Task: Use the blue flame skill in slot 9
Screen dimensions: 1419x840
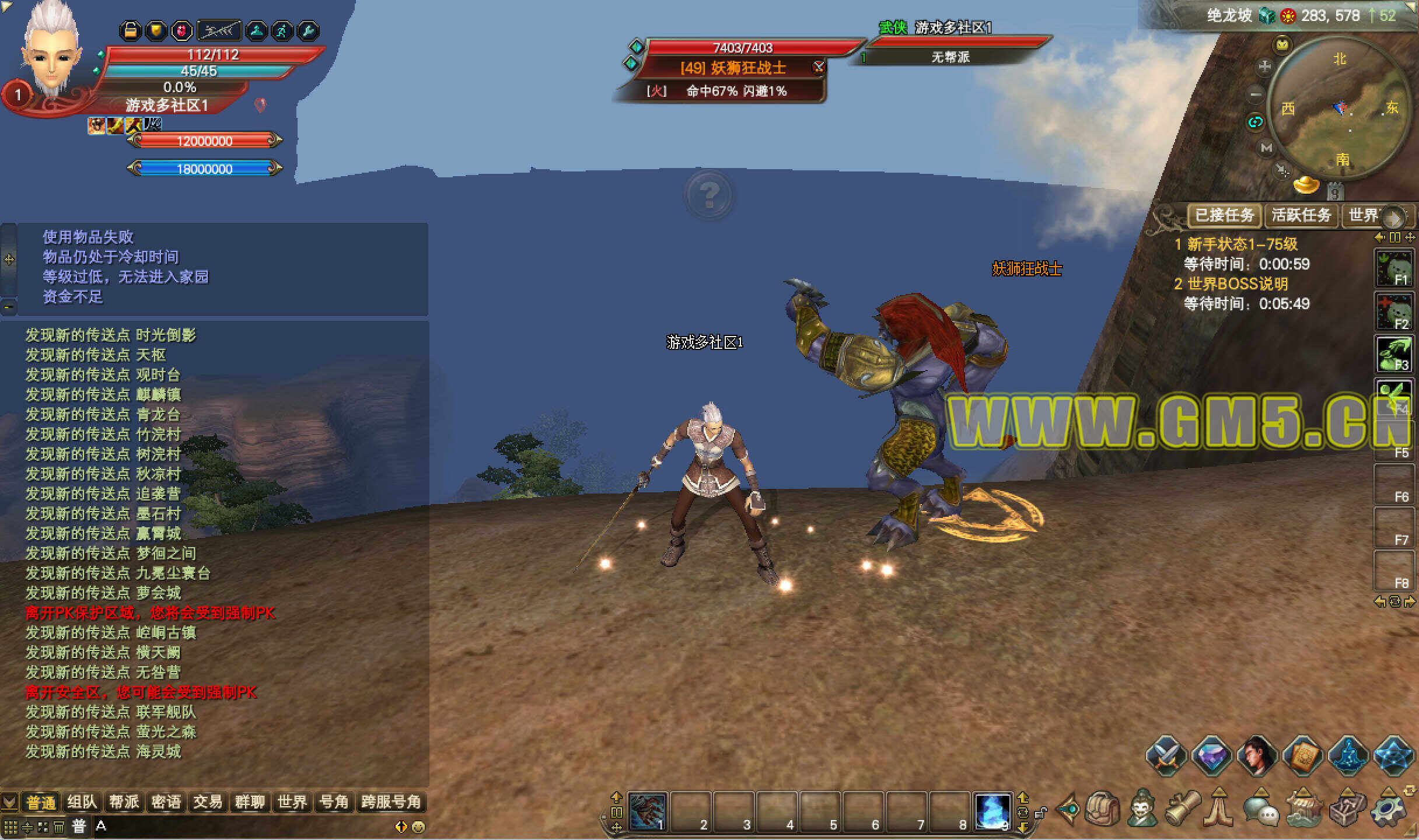Action: pos(992,811)
